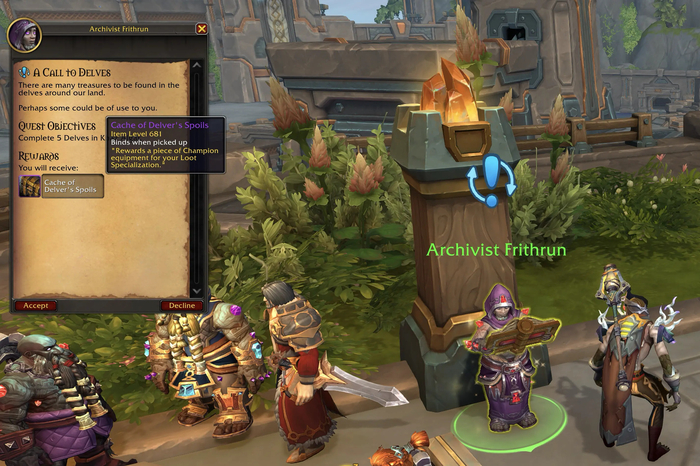Accept the A Call to Delves quest

pyautogui.click(x=35, y=306)
